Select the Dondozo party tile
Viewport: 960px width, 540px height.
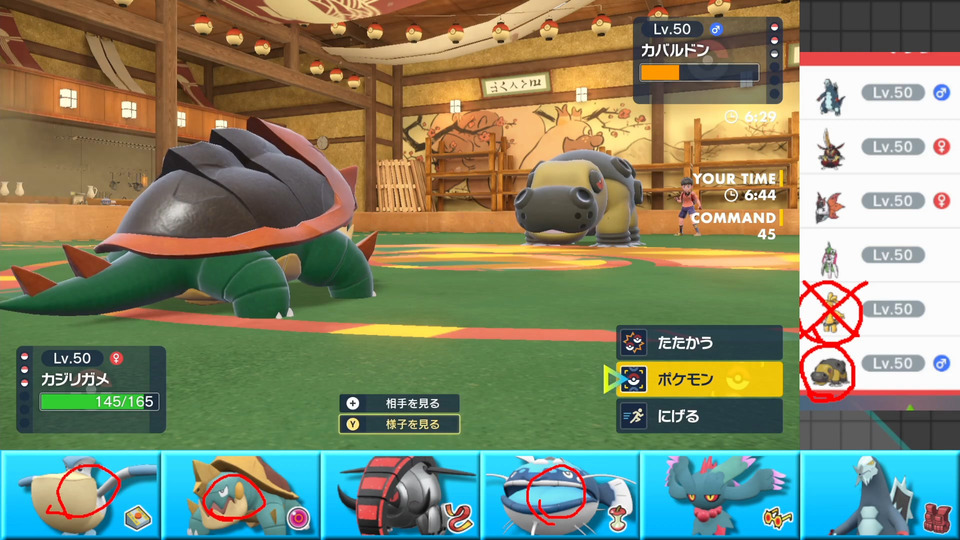click(x=560, y=495)
